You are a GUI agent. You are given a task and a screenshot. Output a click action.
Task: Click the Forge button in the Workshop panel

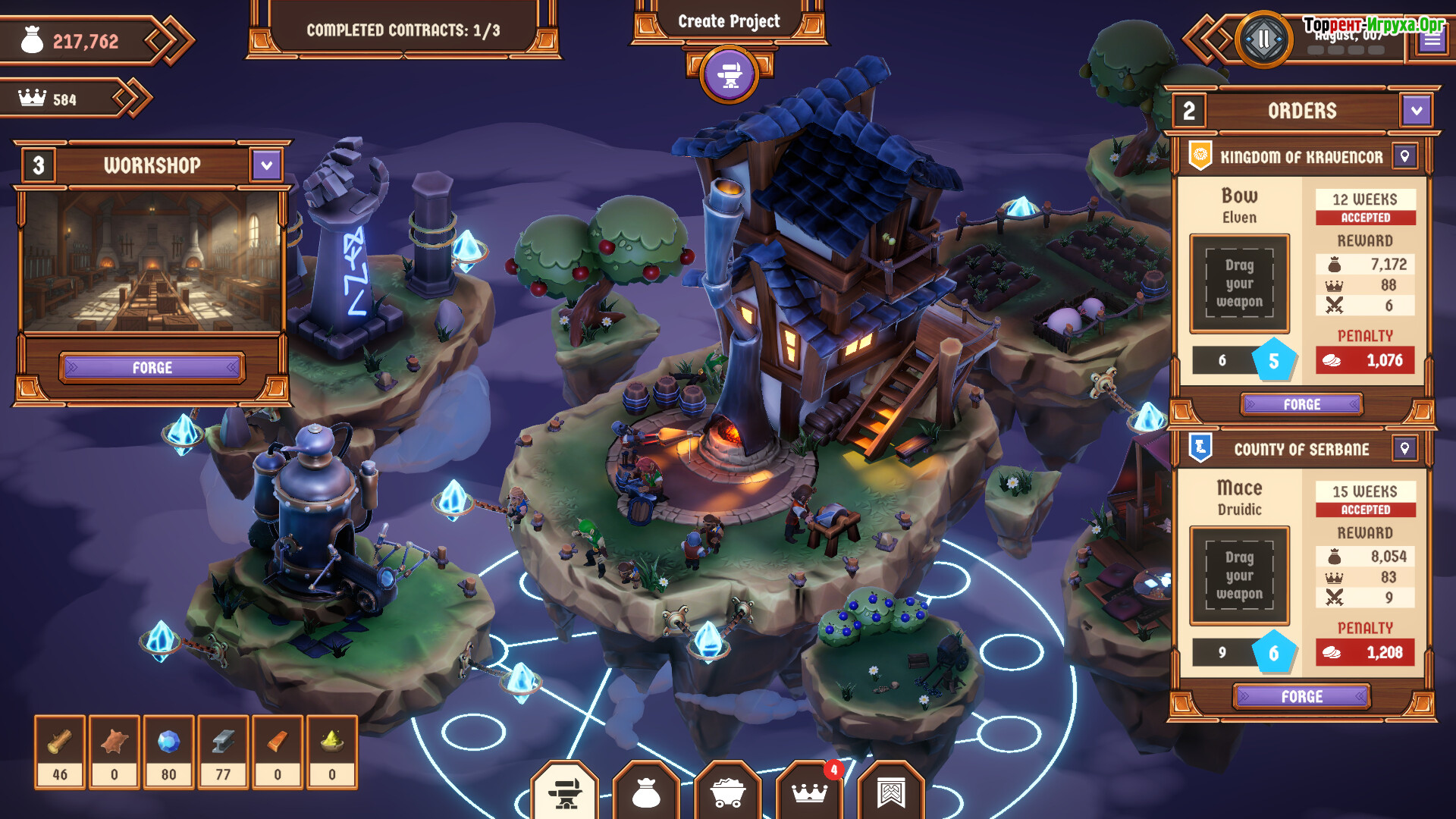pyautogui.click(x=152, y=368)
